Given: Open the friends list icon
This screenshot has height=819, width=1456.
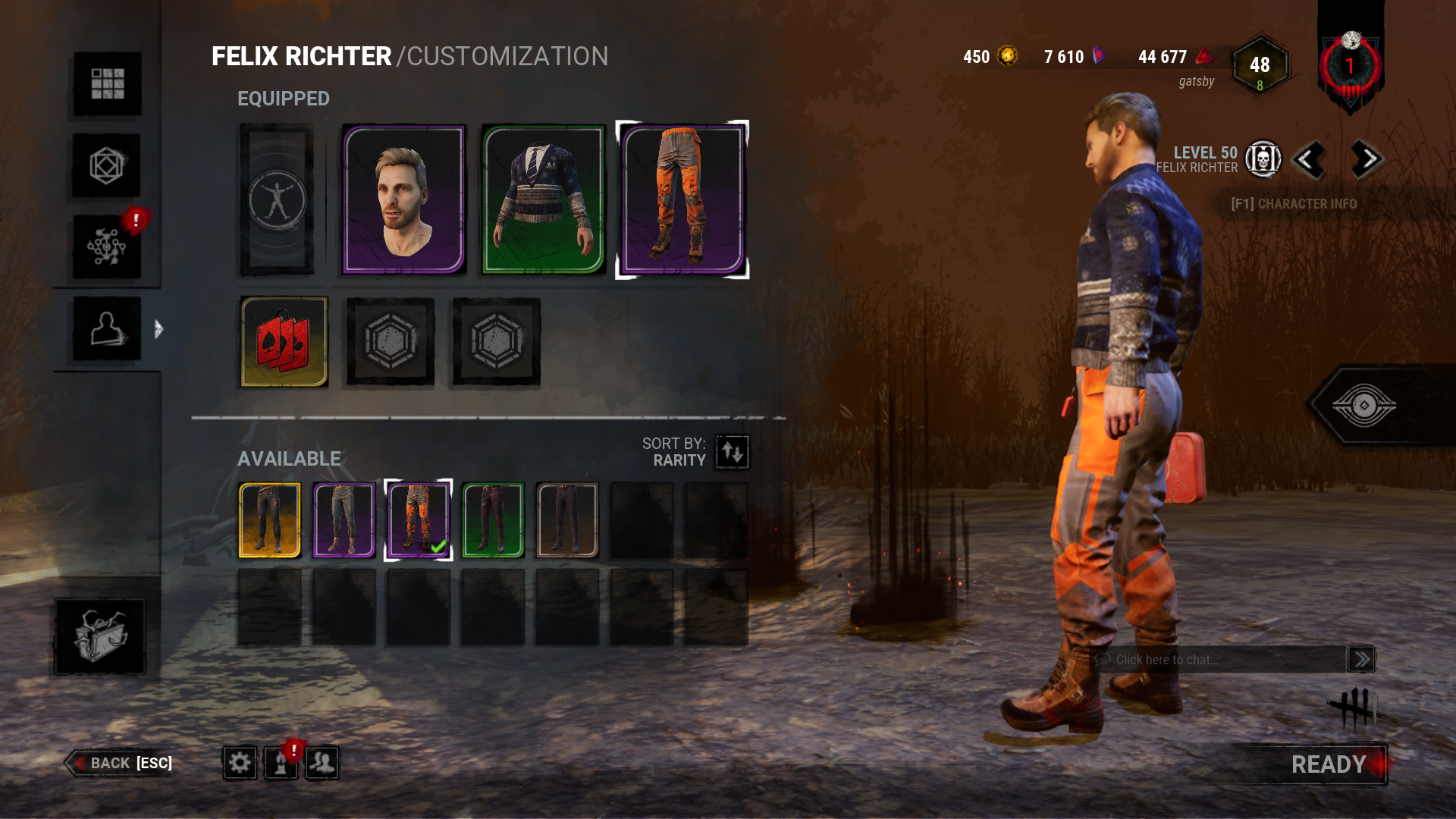Looking at the screenshot, I should click(322, 763).
